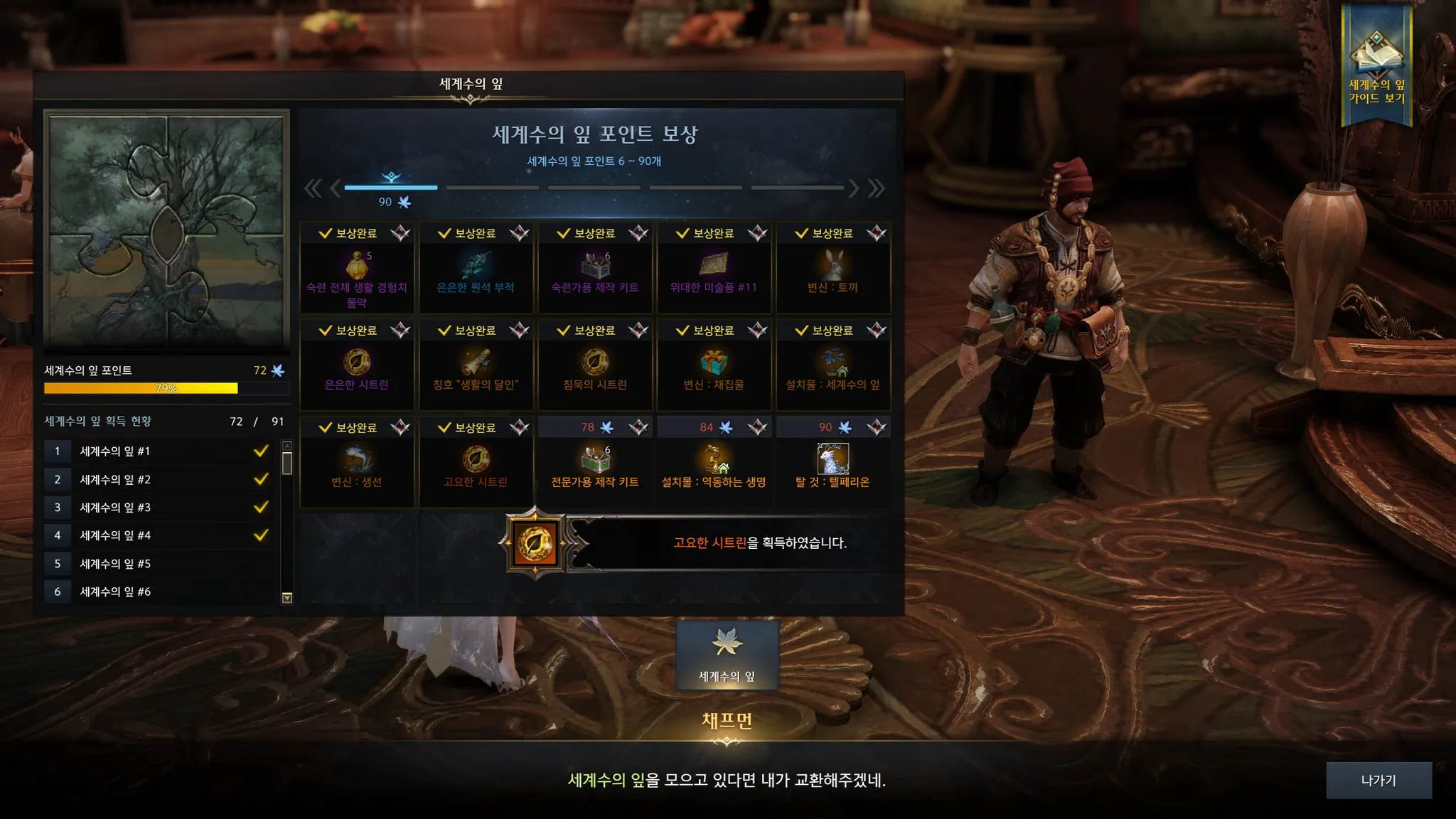Open the 세계수의 잎 가이드 보기 banner
This screenshot has width=1456, height=819.
coord(1376,65)
